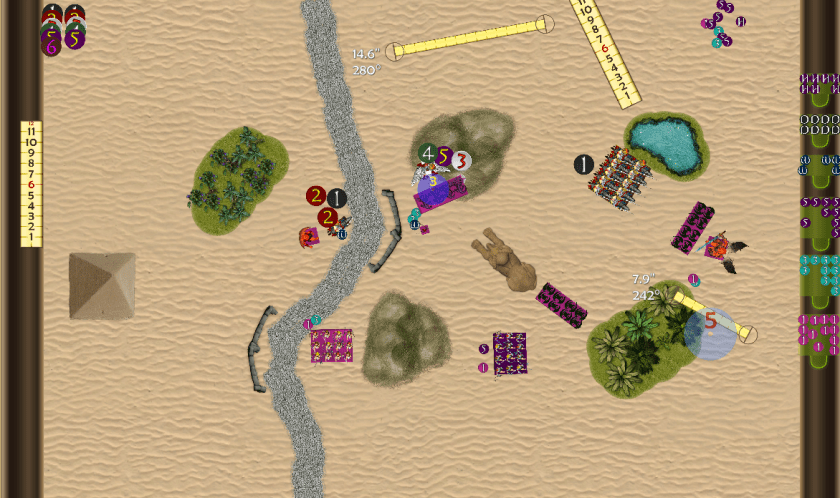The width and height of the screenshot is (840, 498).
Task: Select the pink cavalry regiment beside the river
Action: [331, 346]
